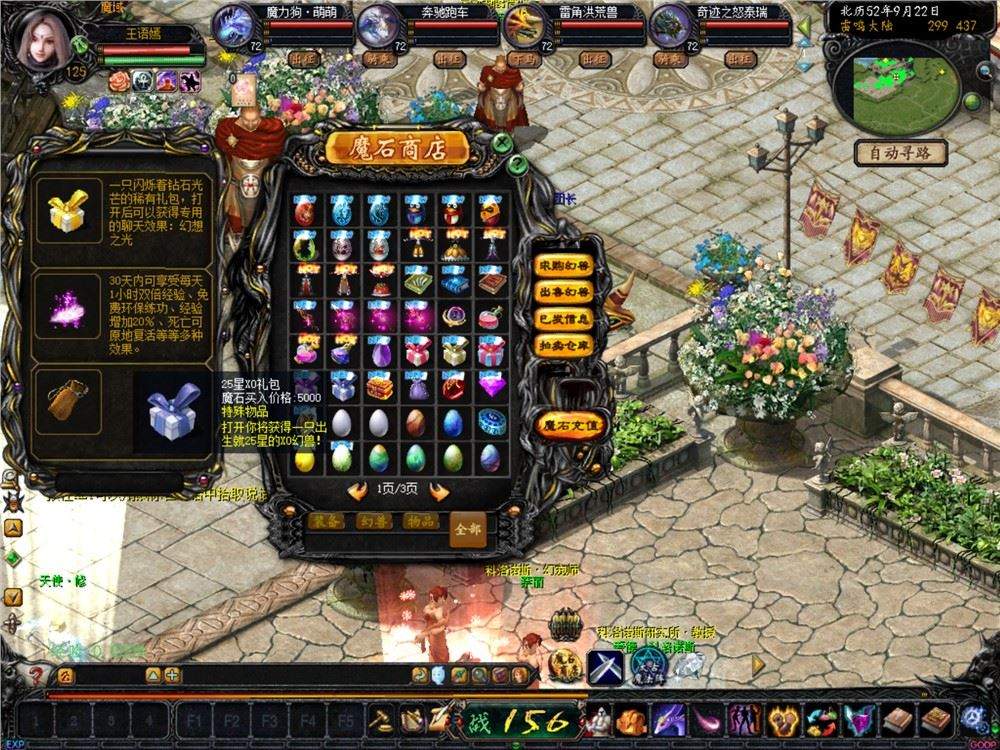Select the 王语嫣 character portrait
The image size is (1000, 750).
(45, 40)
